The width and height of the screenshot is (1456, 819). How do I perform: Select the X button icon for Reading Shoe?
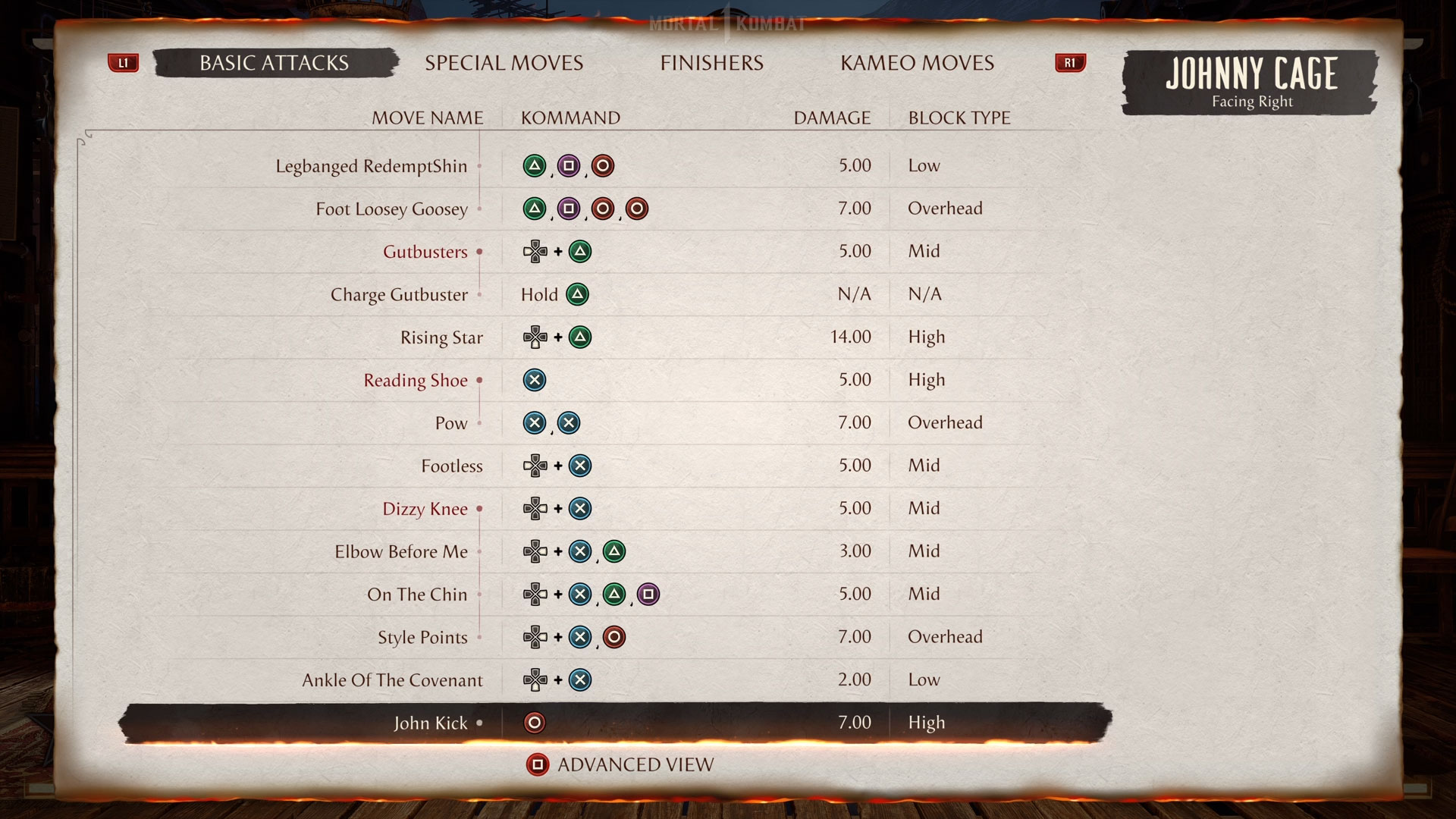point(535,380)
